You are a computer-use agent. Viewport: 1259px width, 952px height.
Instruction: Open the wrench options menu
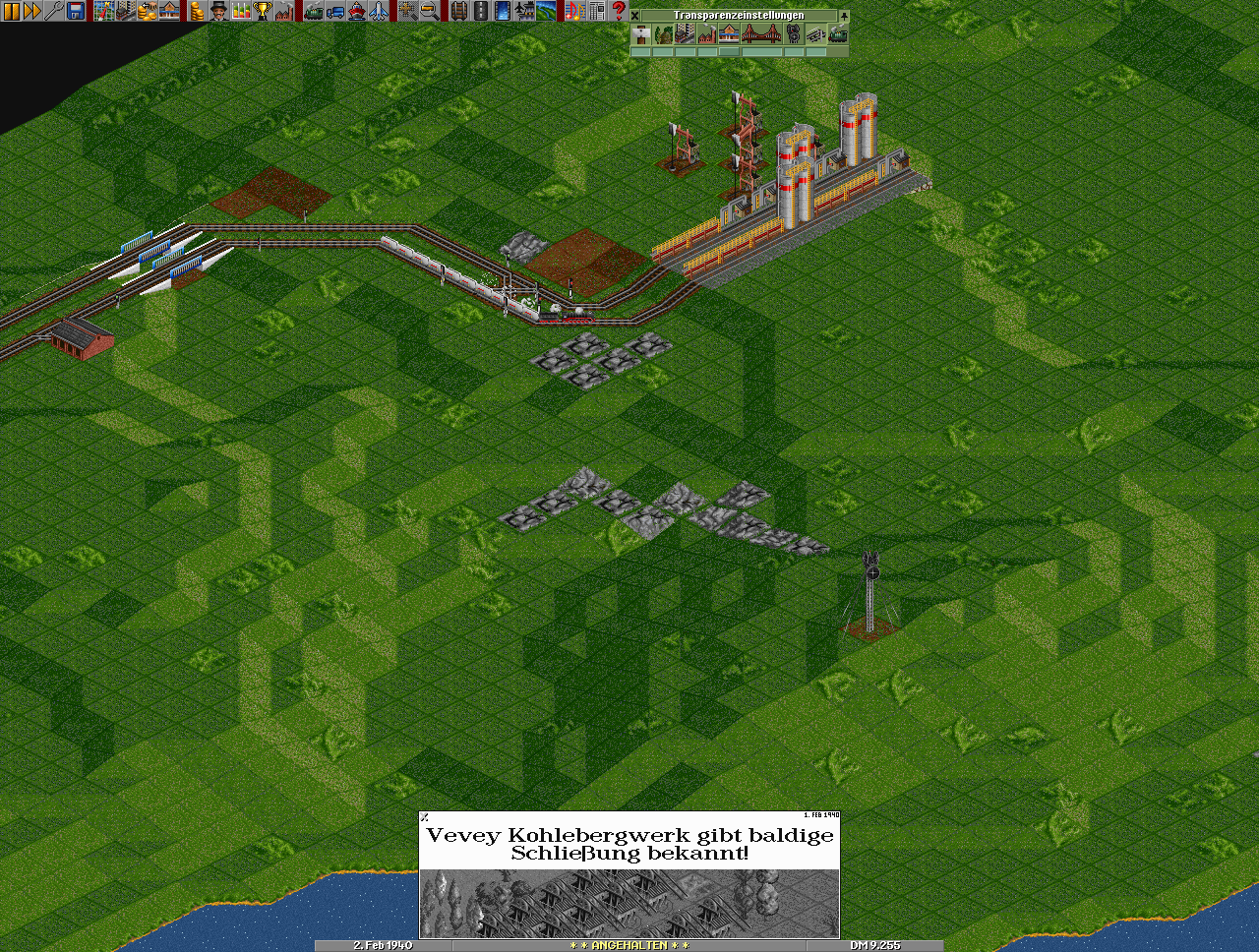point(54,11)
